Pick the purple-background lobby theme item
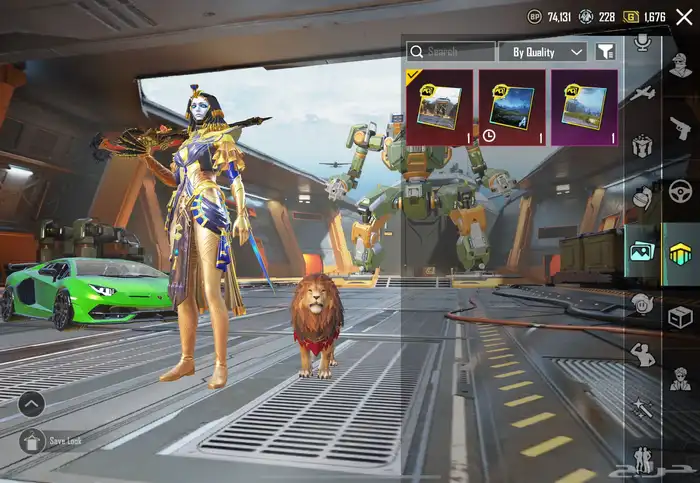 coord(585,108)
